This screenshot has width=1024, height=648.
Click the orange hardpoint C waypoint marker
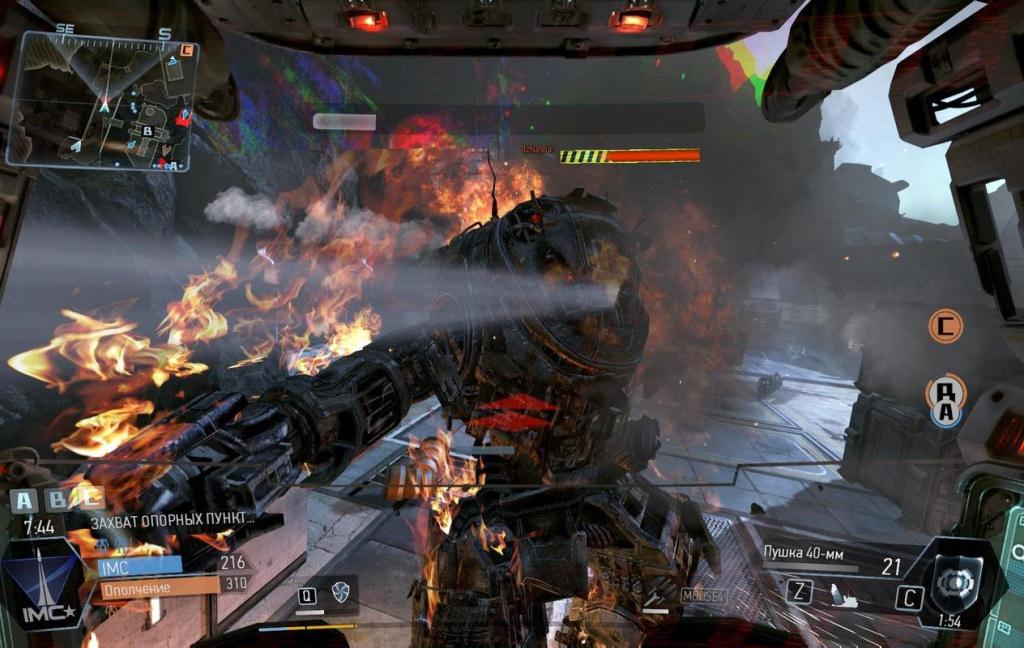pyautogui.click(x=945, y=325)
